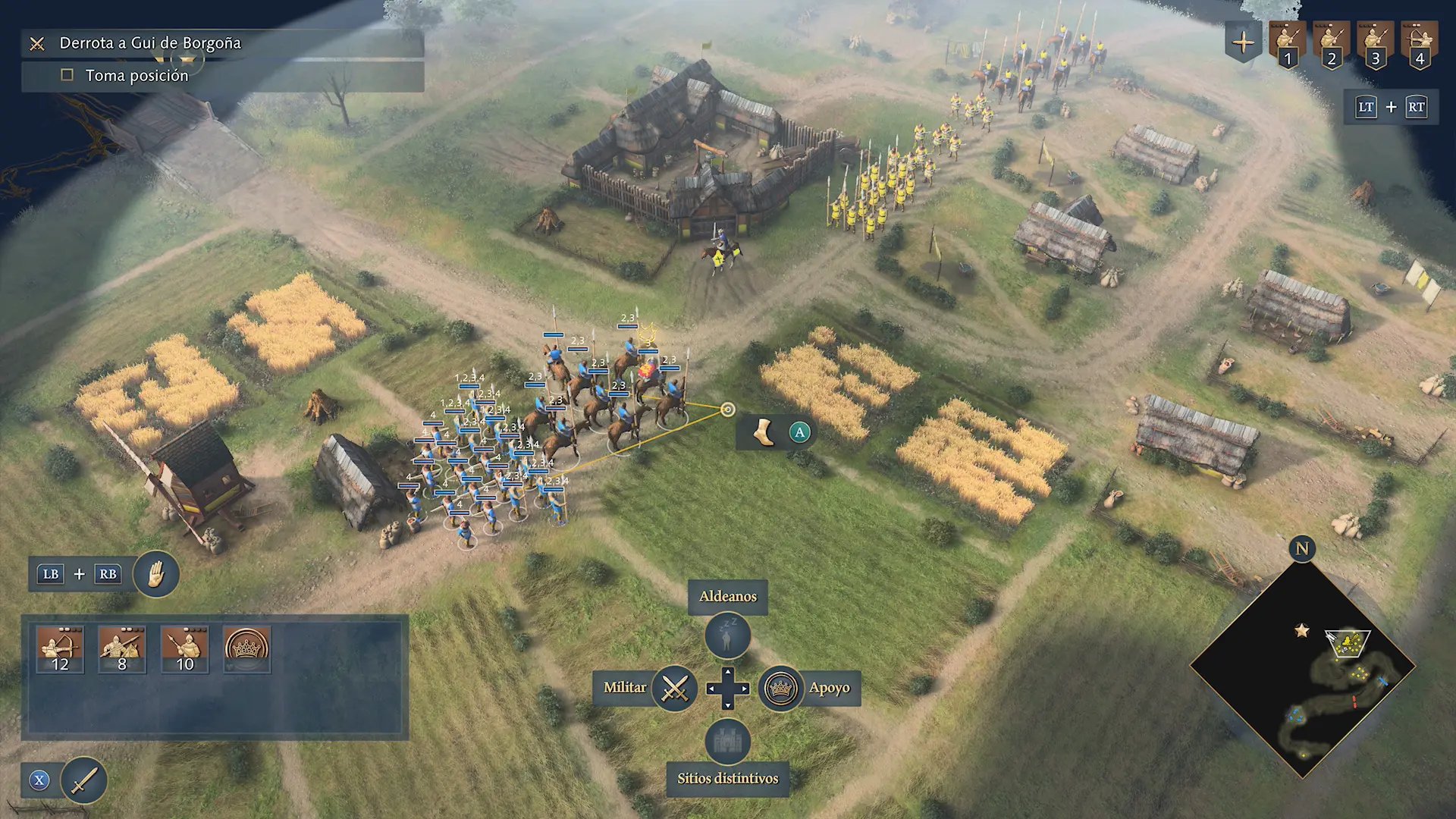Image resolution: width=1456 pixels, height=819 pixels.
Task: Open the Derrota a Gui de Borgoña objective
Action: [x=150, y=43]
